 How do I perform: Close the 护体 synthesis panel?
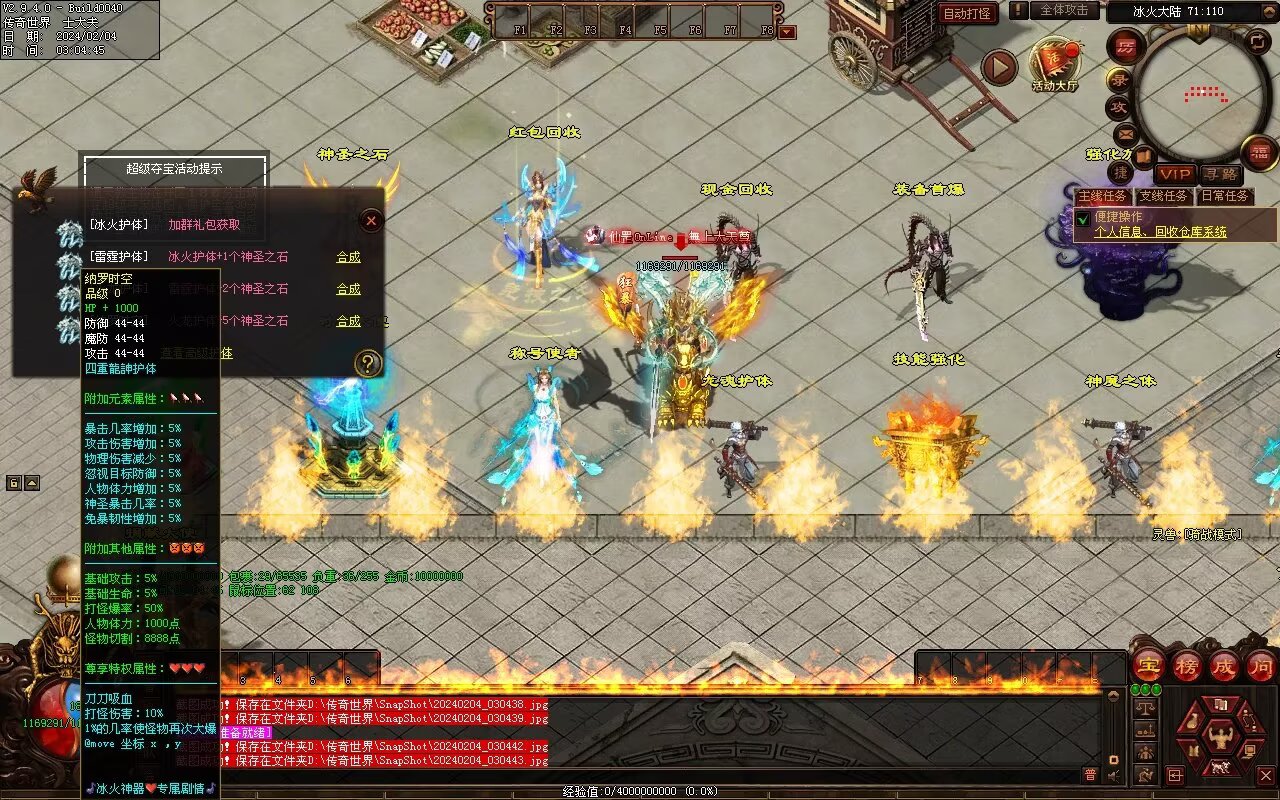point(371,220)
